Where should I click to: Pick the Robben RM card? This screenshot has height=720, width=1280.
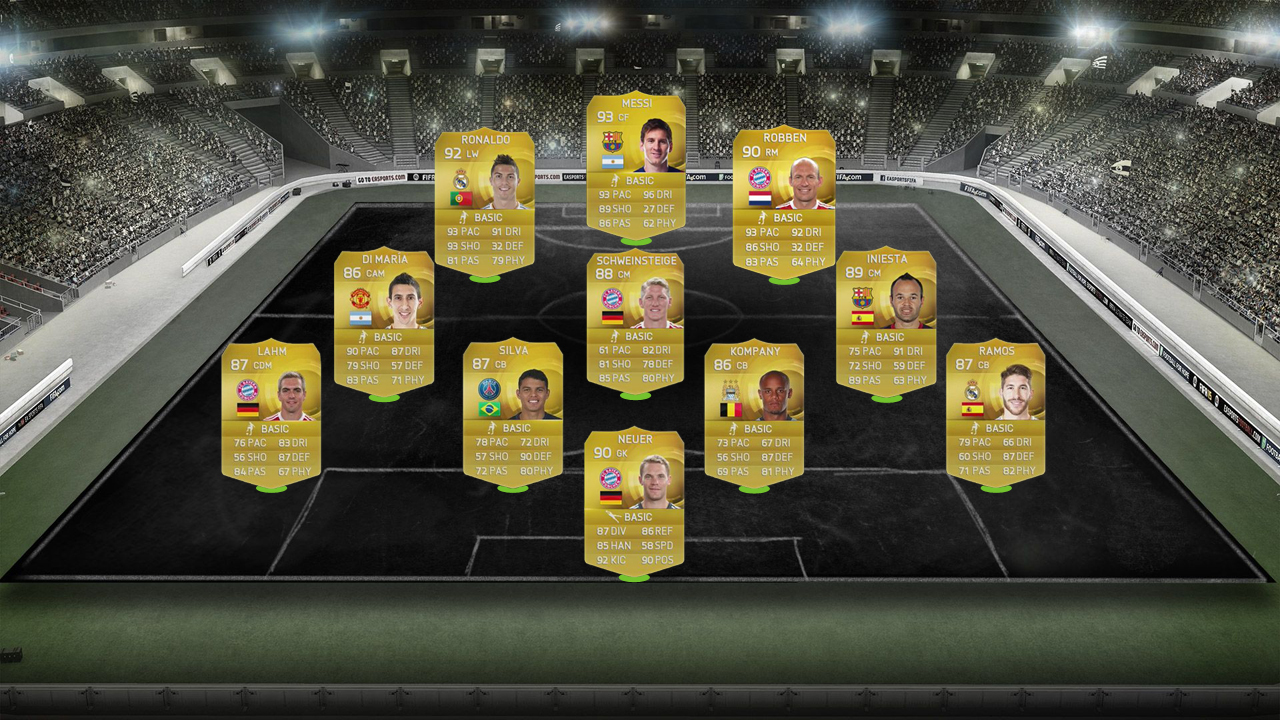coord(784,203)
